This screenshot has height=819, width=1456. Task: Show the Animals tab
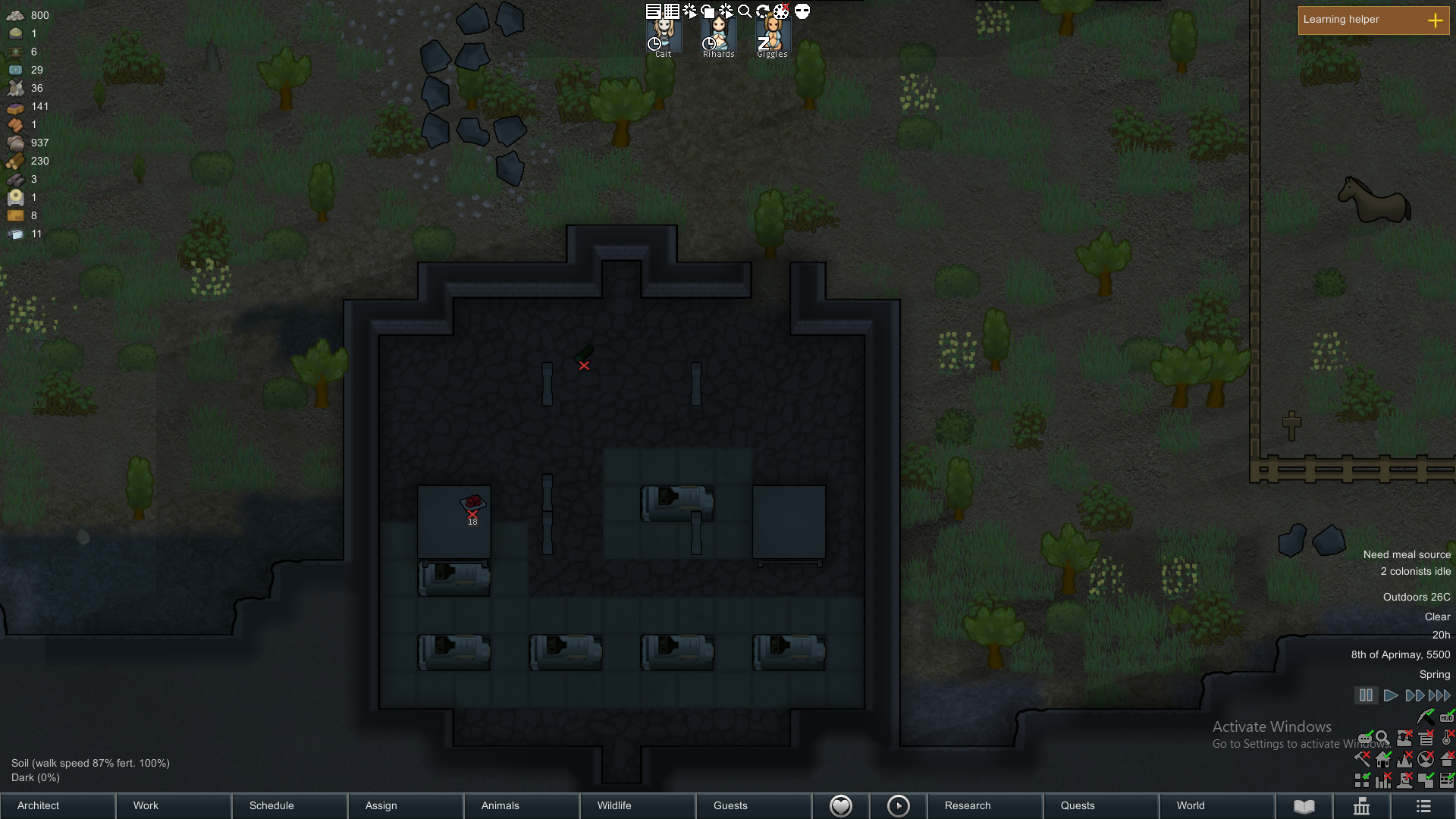(522, 805)
